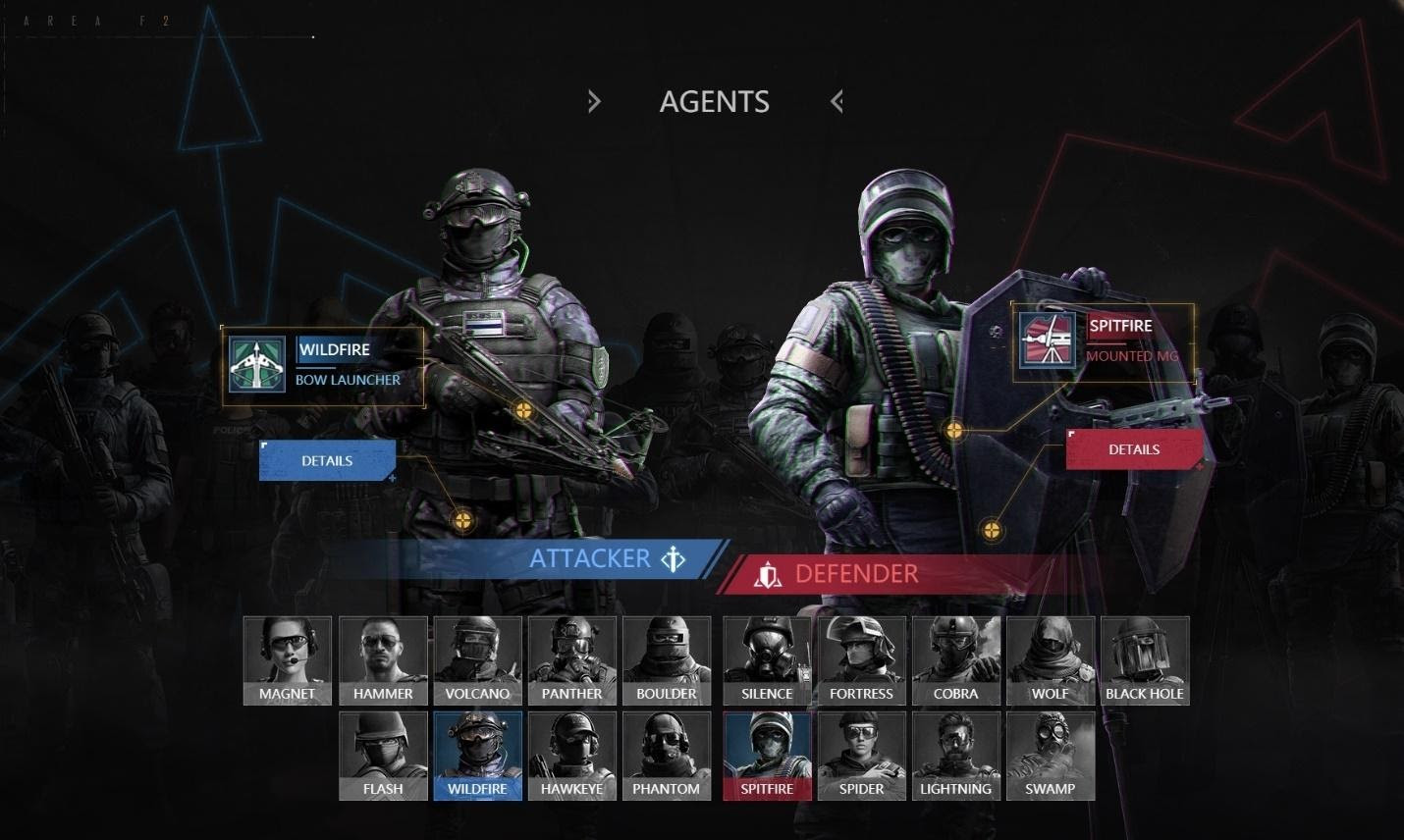Image resolution: width=1404 pixels, height=840 pixels.
Task: Pick the Spider defender tile
Action: [x=861, y=755]
